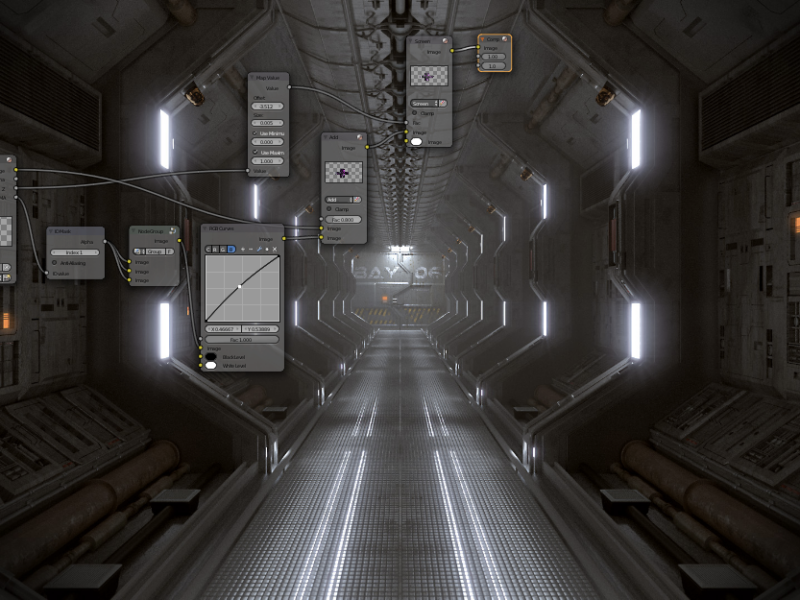
Task: Edit the Size field in Map Value
Action: [267, 123]
